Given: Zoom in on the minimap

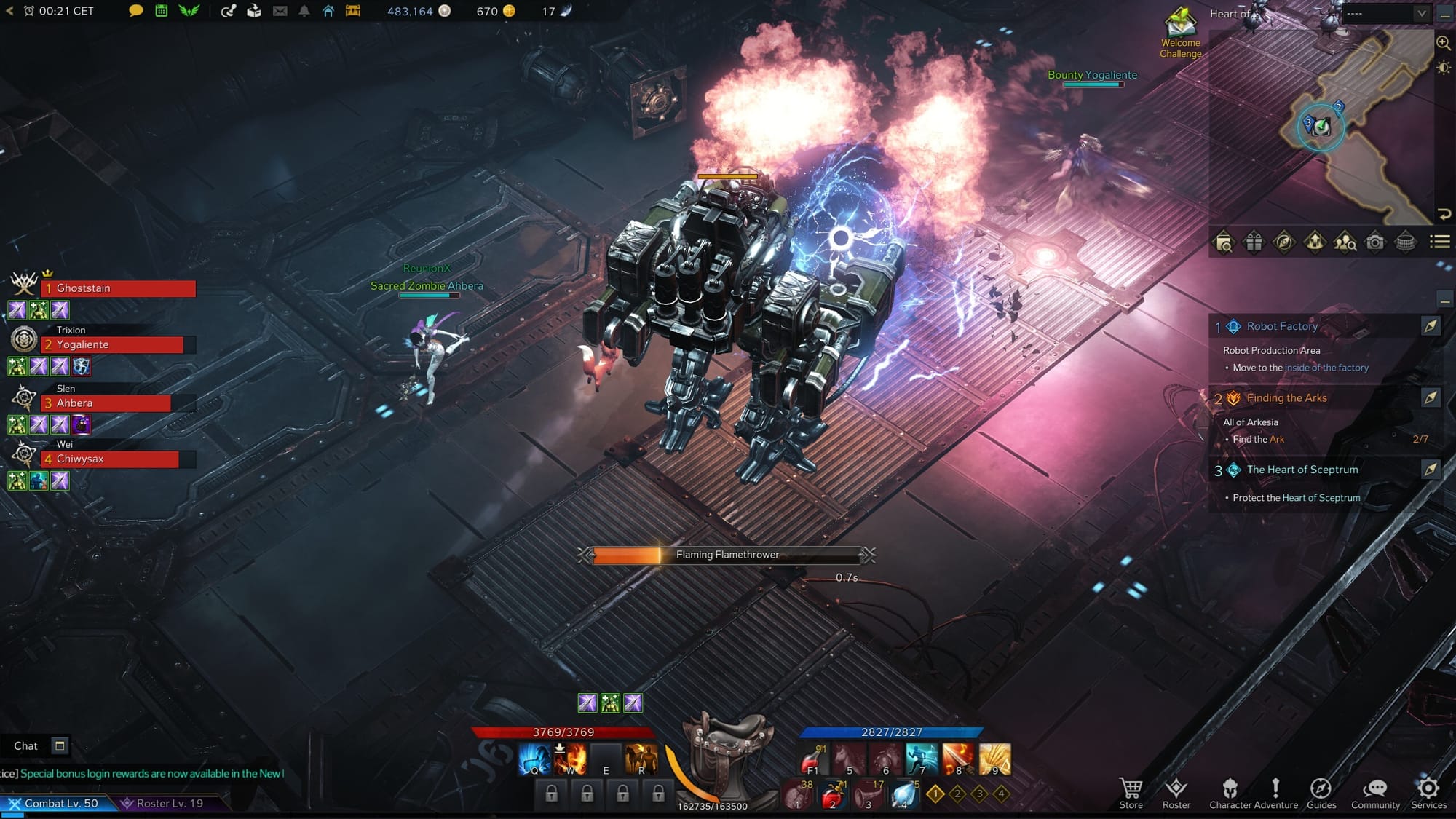Looking at the screenshot, I should [1443, 43].
